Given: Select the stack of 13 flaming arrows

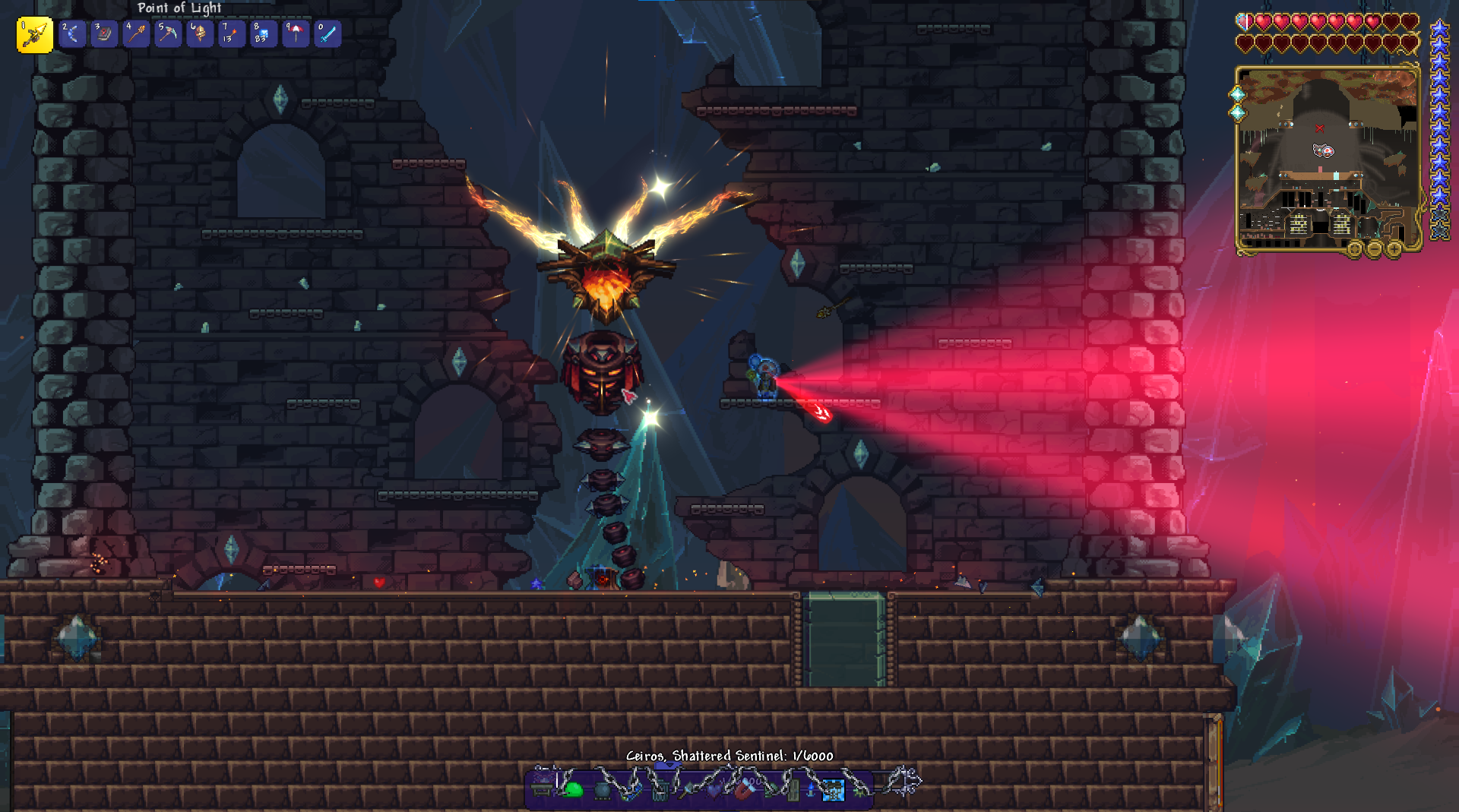Looking at the screenshot, I should tap(232, 34).
